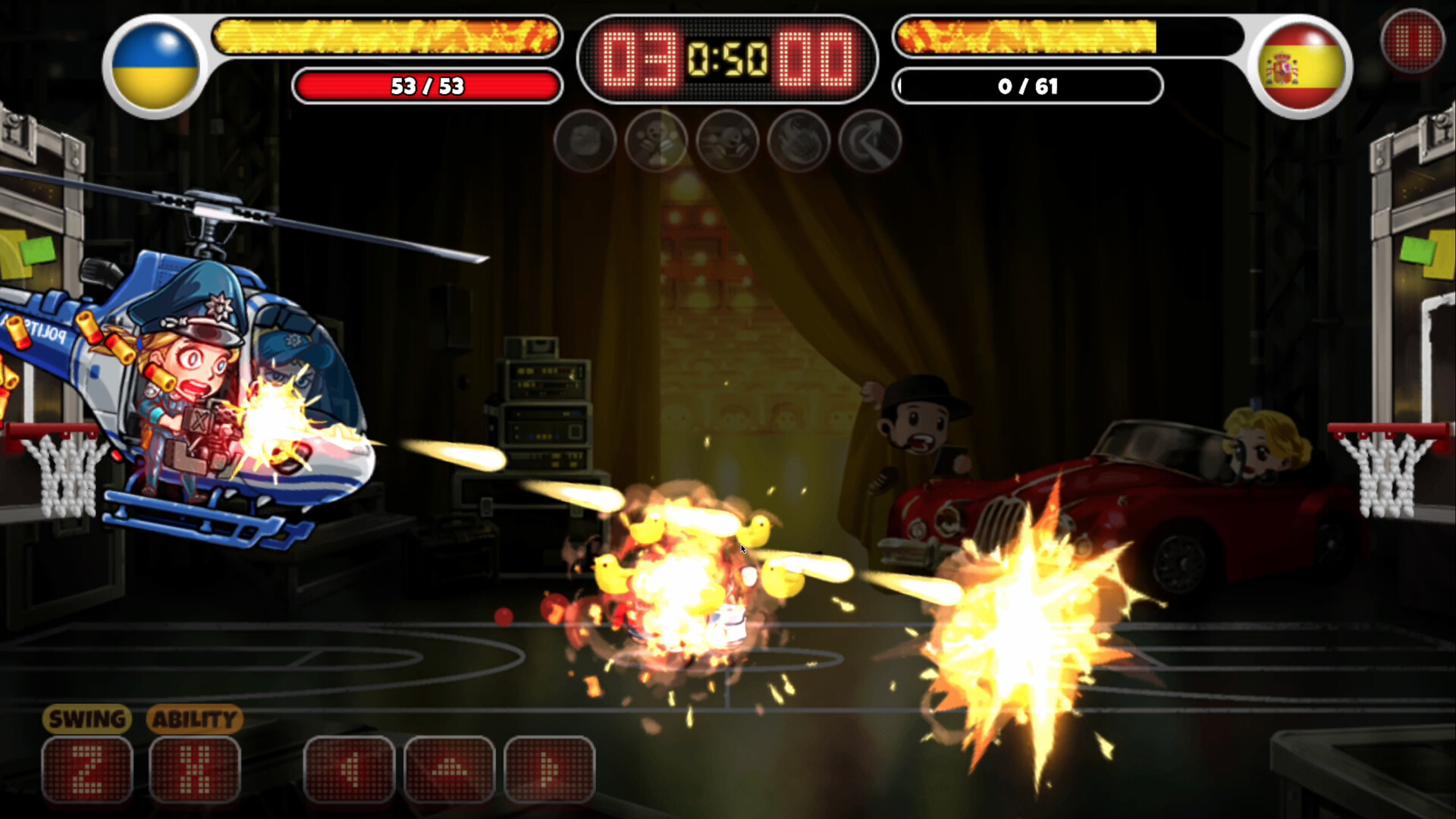This screenshot has width=1456, height=819.
Task: Click the 0/61 opponent score bar
Action: pos(1028,86)
